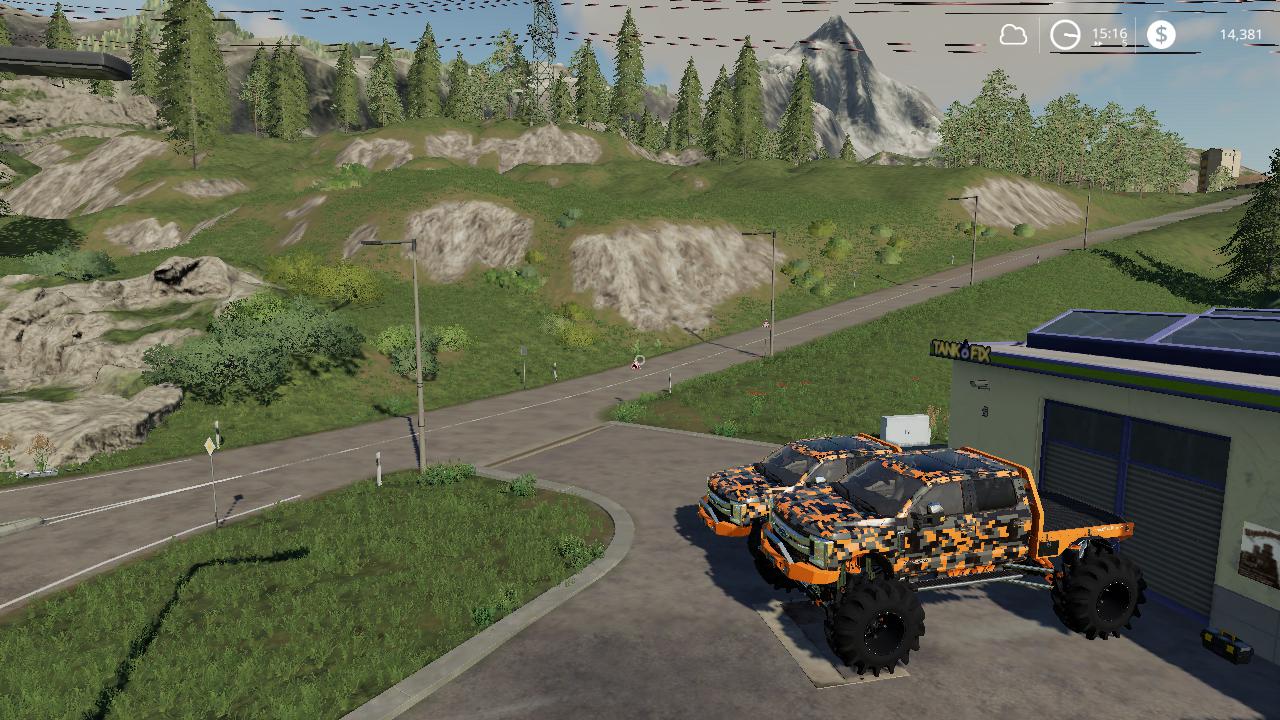Select the clock time icon
Viewport: 1280px width, 720px height.
pos(1065,36)
